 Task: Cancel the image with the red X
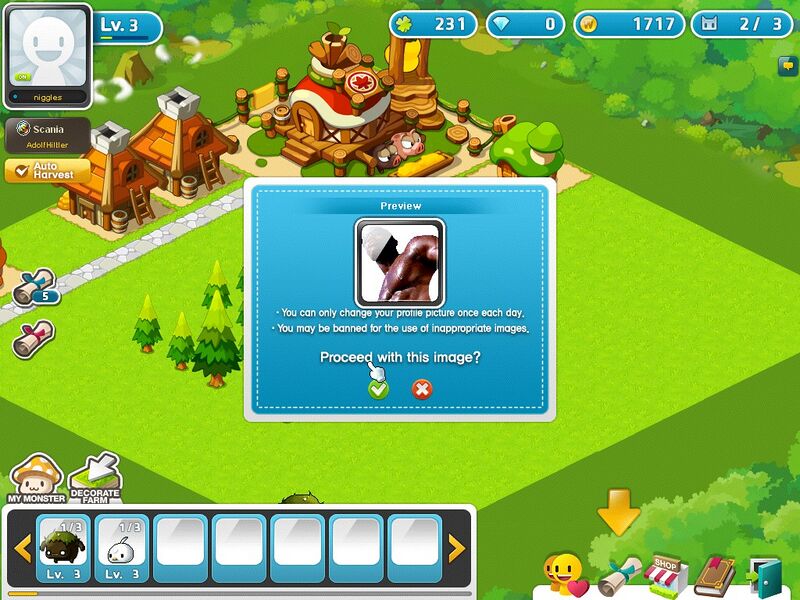click(422, 389)
